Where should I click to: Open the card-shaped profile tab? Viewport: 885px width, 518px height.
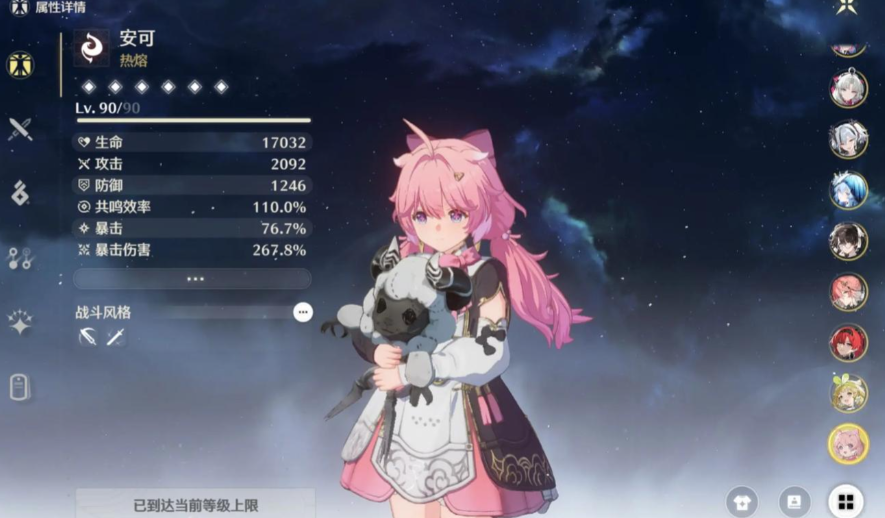pos(20,387)
